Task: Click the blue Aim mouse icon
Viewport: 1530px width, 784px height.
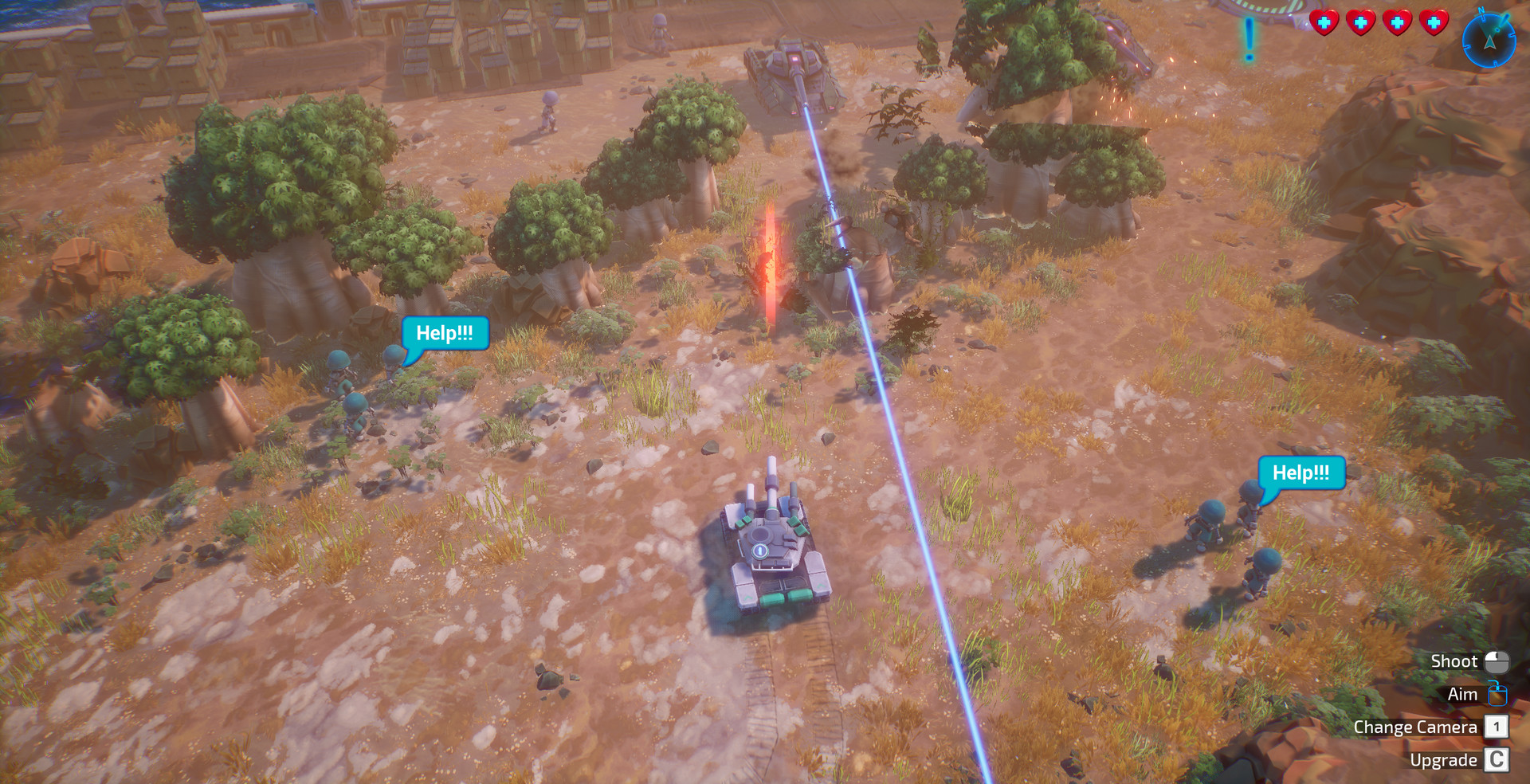Action: (1497, 694)
